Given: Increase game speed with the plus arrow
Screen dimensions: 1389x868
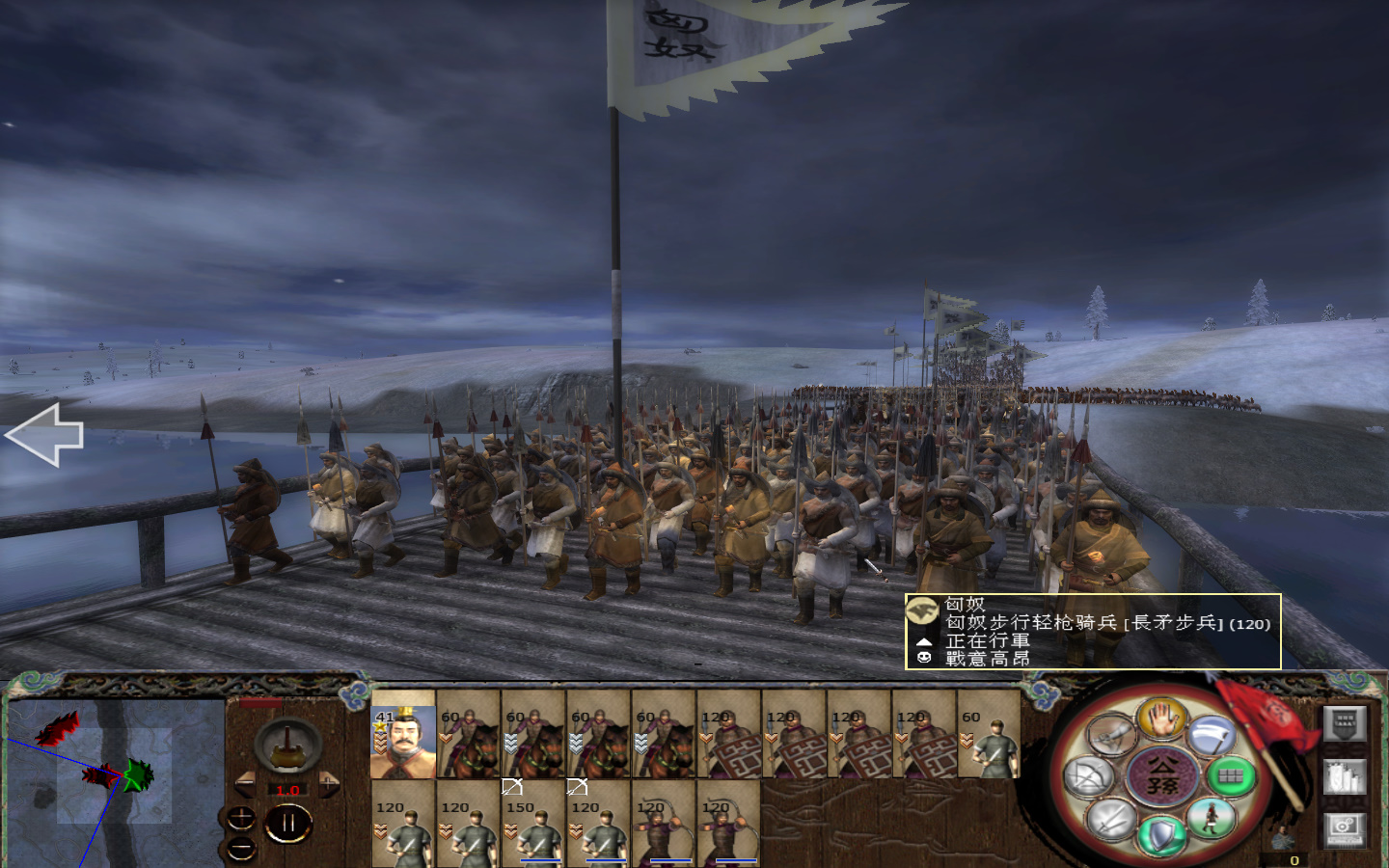Looking at the screenshot, I should pyautogui.click(x=328, y=784).
